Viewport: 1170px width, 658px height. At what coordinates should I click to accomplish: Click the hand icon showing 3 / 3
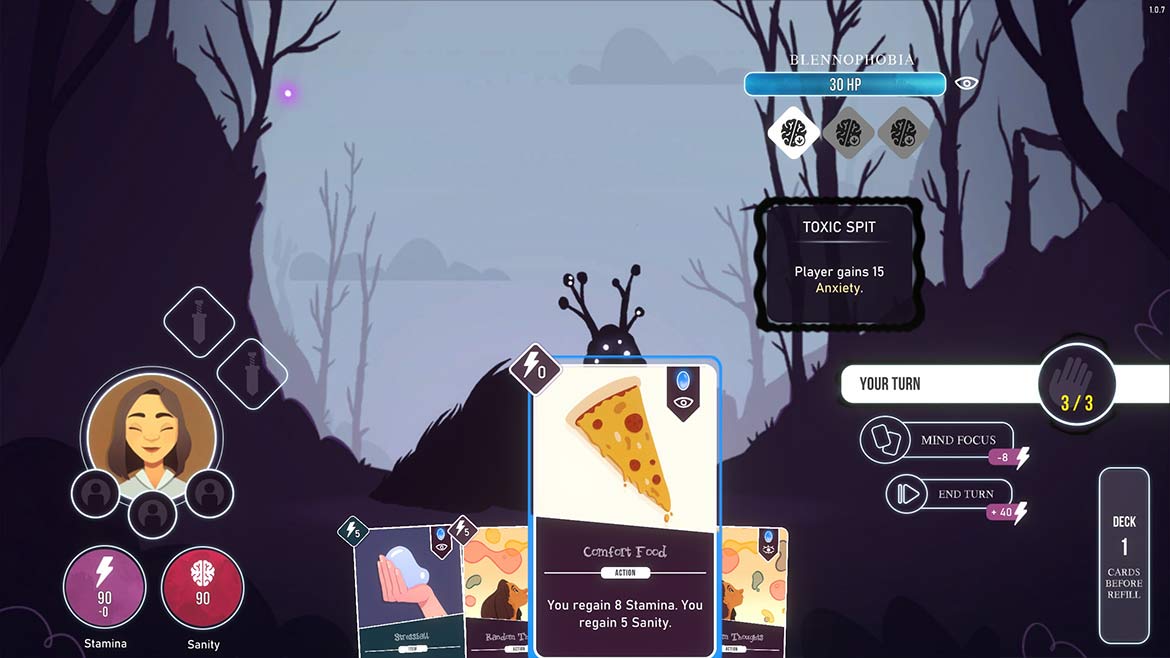pos(1076,384)
